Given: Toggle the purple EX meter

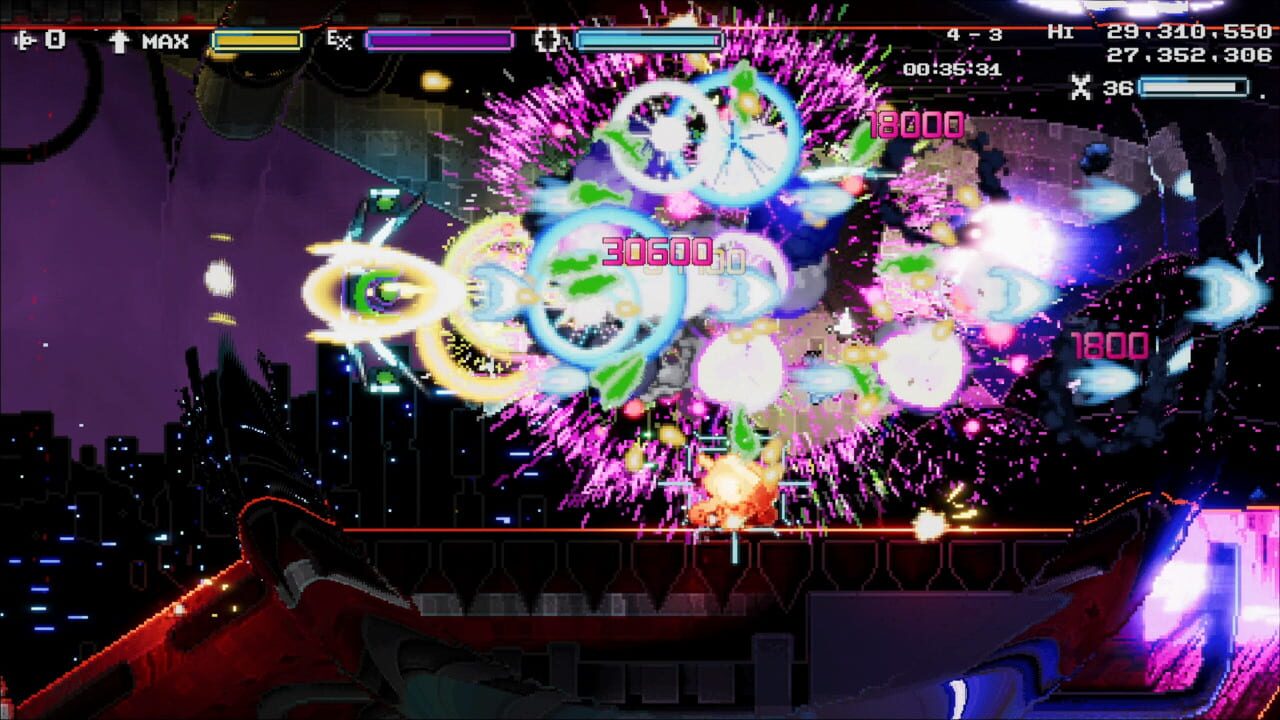Looking at the screenshot, I should (438, 40).
